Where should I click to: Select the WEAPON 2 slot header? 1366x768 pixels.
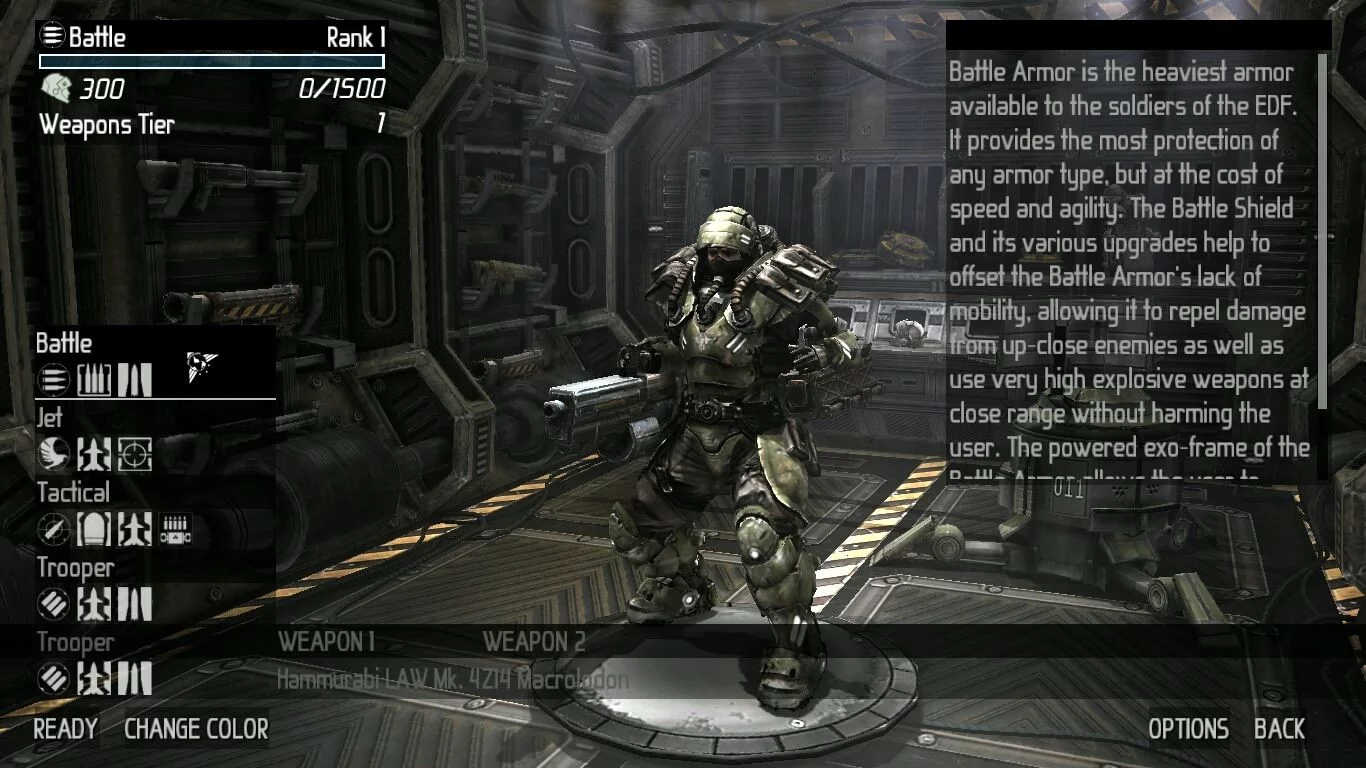point(534,642)
